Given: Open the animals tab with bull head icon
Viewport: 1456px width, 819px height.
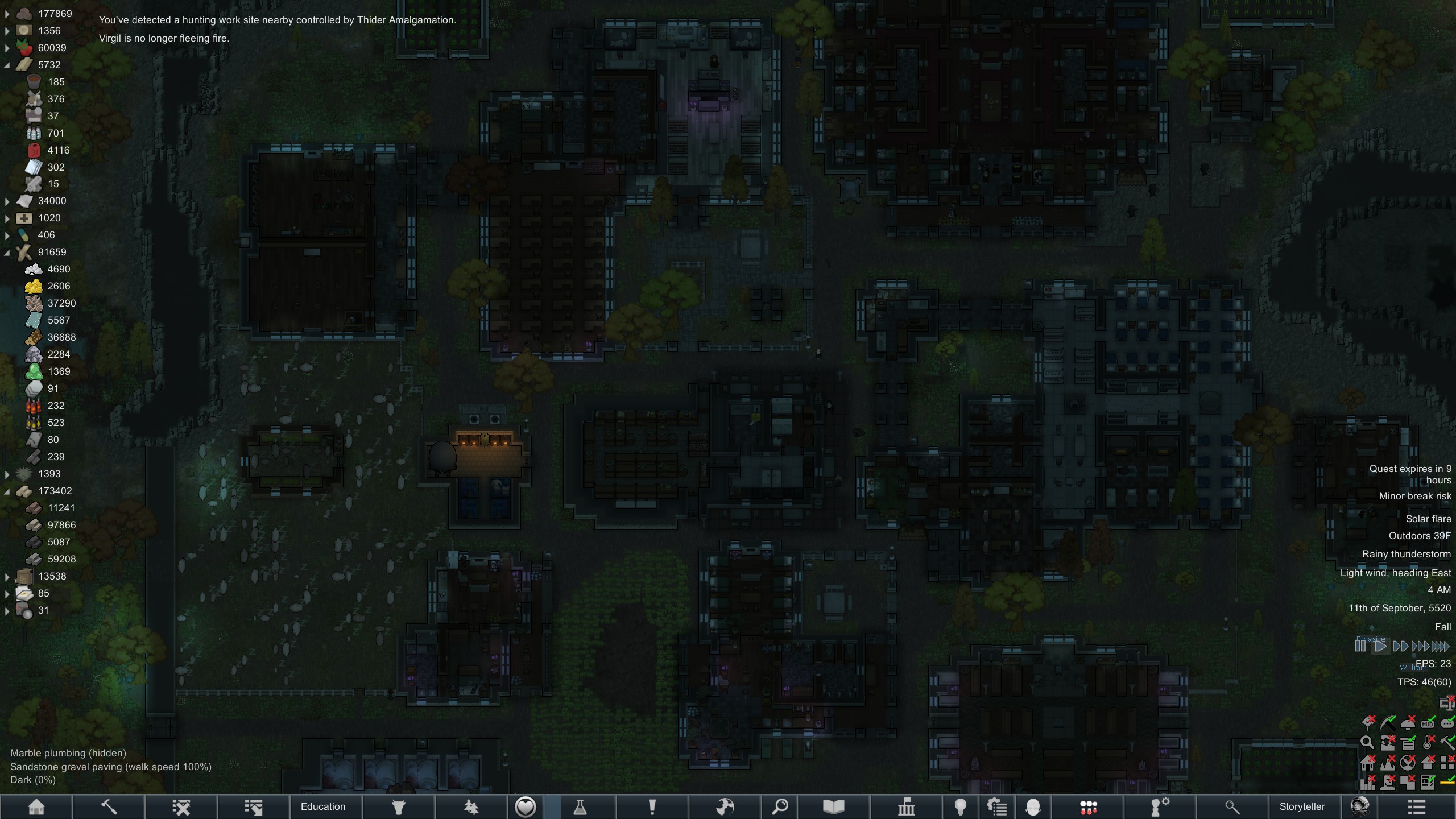Looking at the screenshot, I should click(x=399, y=806).
